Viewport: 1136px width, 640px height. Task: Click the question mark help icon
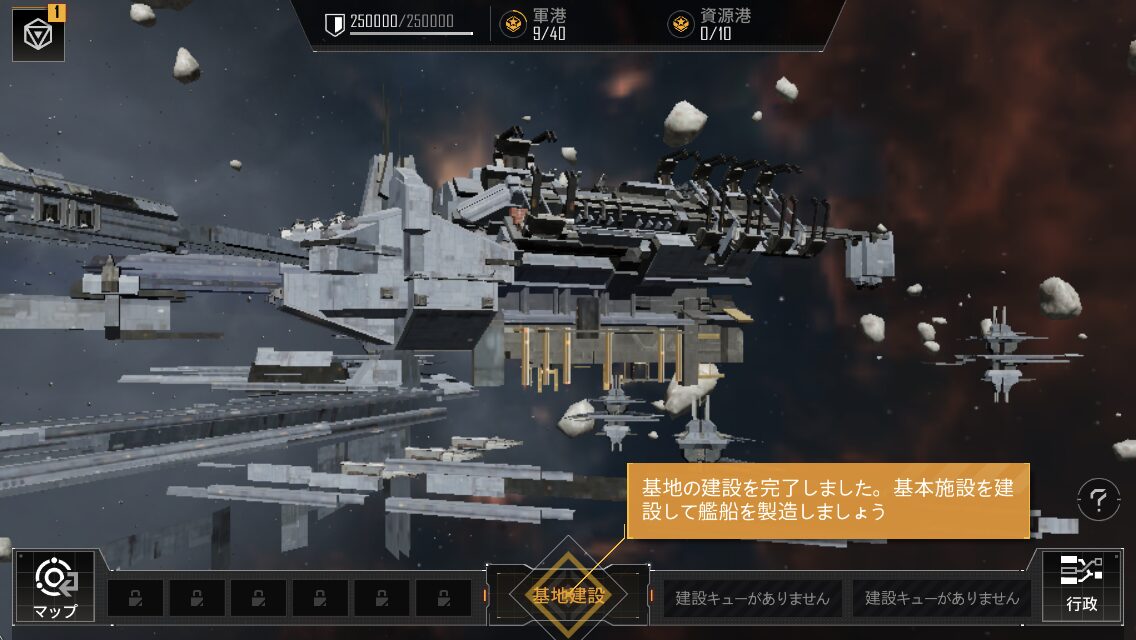pyautogui.click(x=1098, y=498)
